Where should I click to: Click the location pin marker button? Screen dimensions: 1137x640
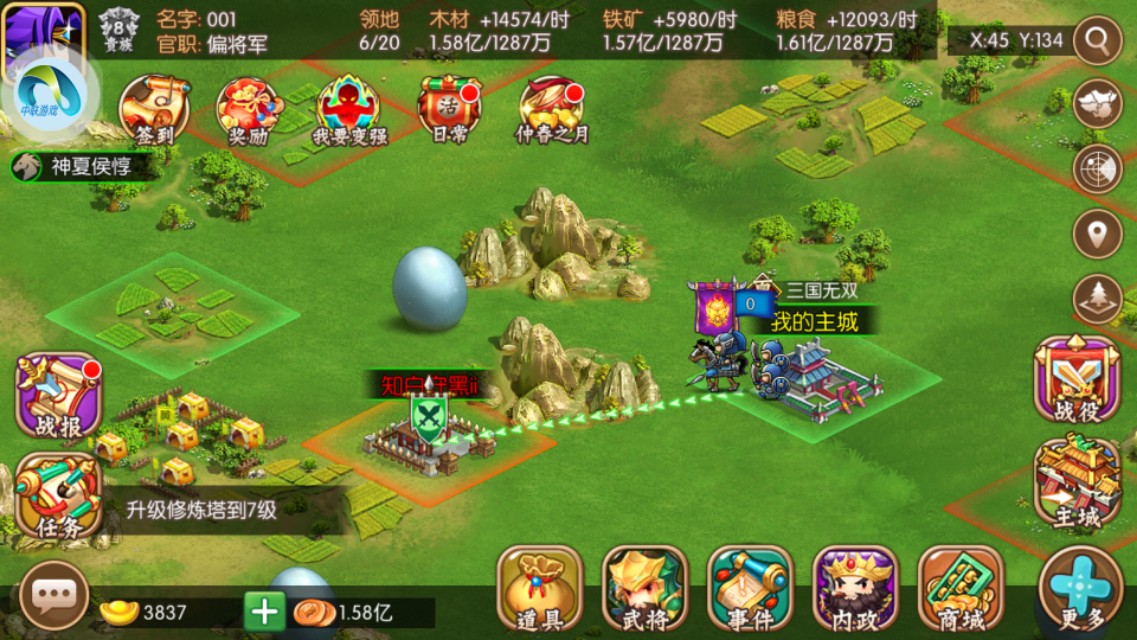pyautogui.click(x=1098, y=234)
